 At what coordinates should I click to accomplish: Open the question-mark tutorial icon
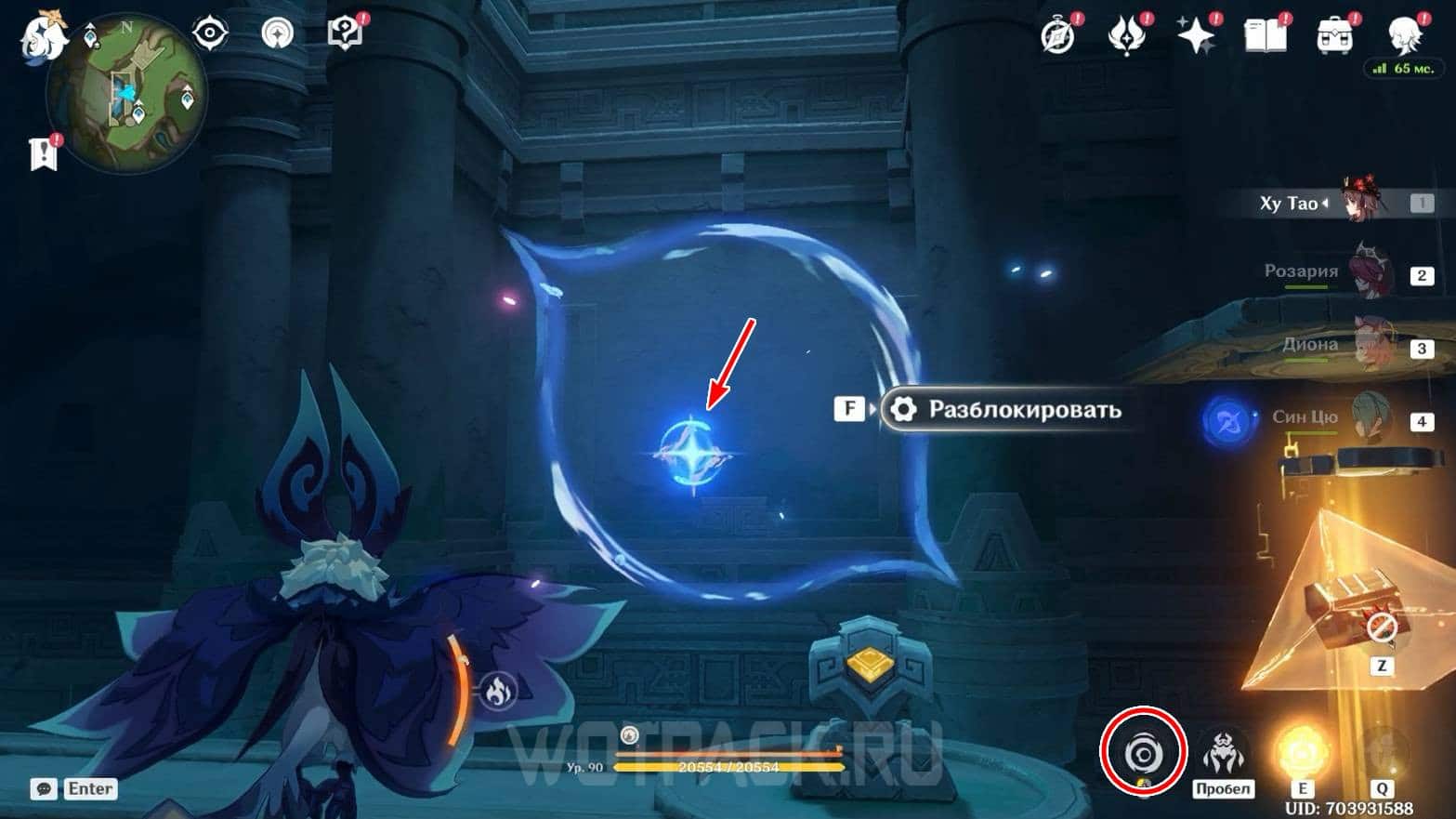pyautogui.click(x=344, y=34)
